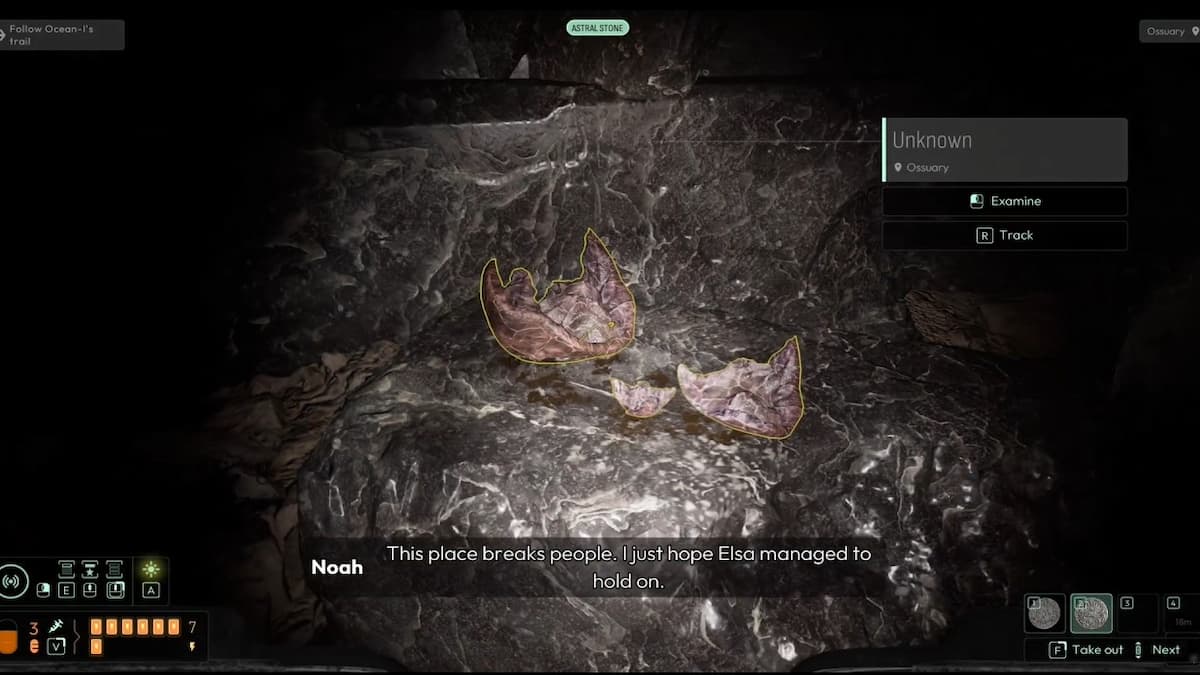Activate the circular scanner signal icon
1200x675 pixels.
(13, 580)
